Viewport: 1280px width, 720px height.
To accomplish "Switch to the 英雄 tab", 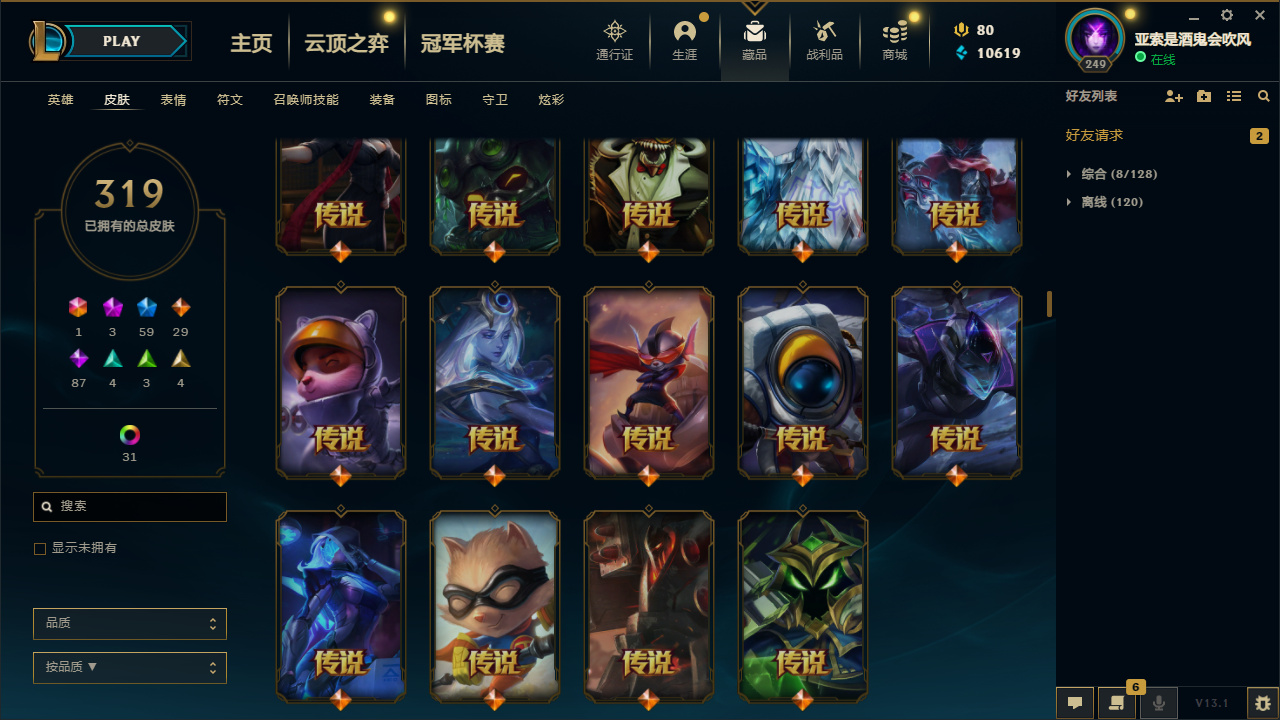I will (60, 99).
